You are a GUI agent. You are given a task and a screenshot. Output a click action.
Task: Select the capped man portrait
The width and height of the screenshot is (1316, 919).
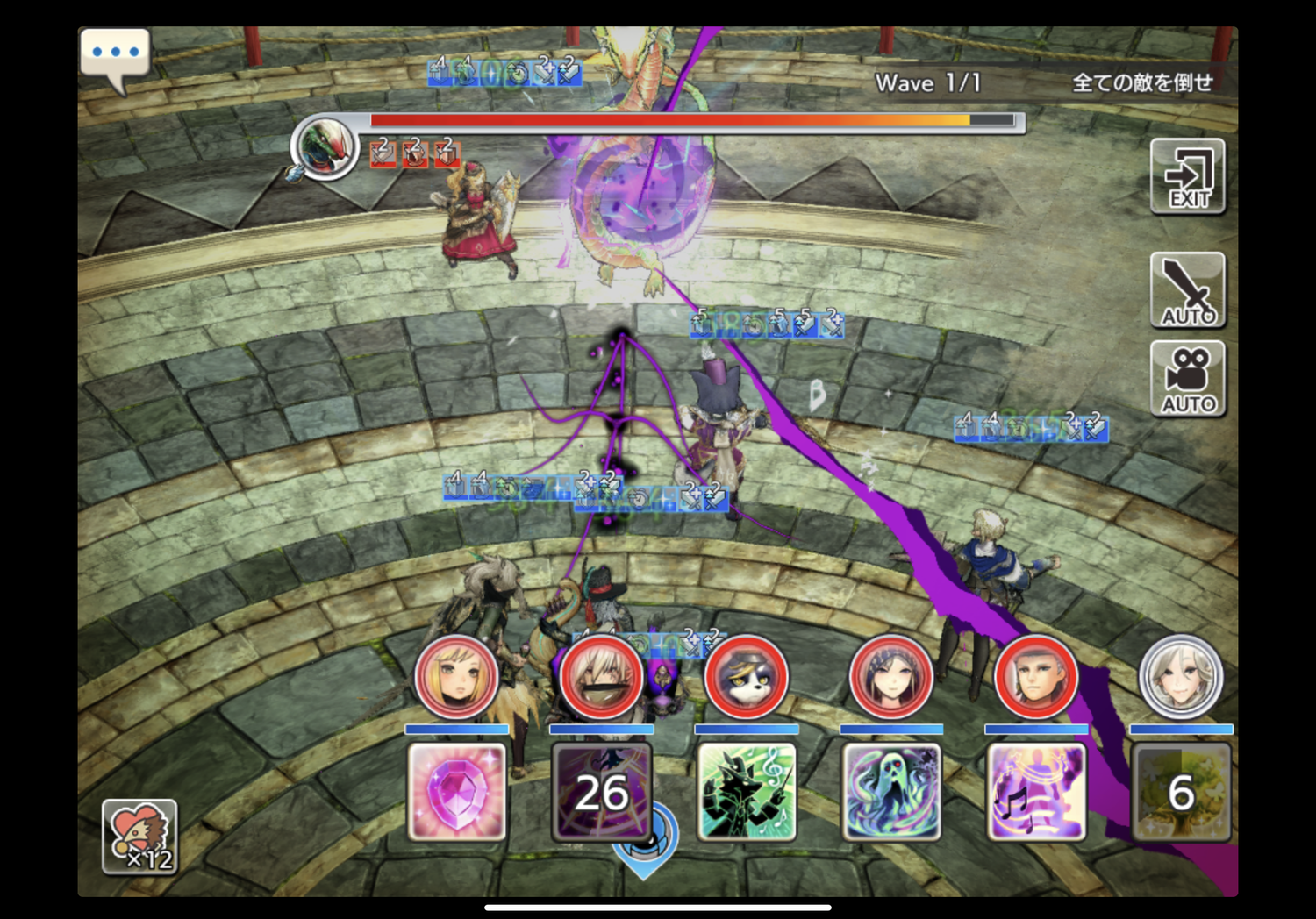pyautogui.click(x=1036, y=678)
